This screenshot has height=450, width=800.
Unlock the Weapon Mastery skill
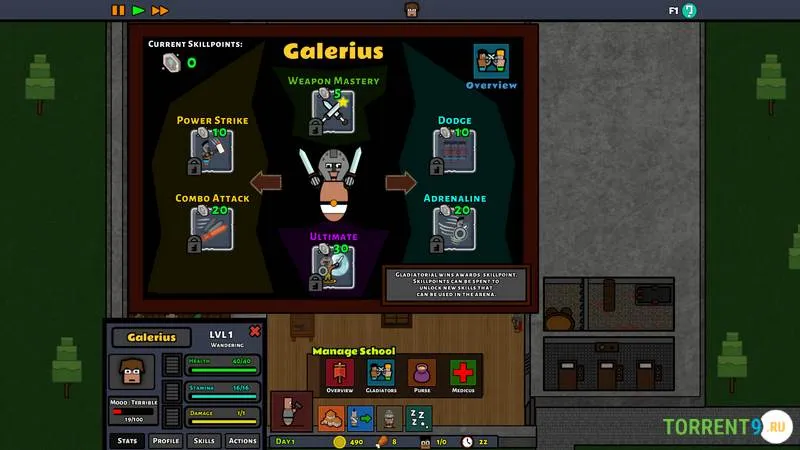pos(333,111)
